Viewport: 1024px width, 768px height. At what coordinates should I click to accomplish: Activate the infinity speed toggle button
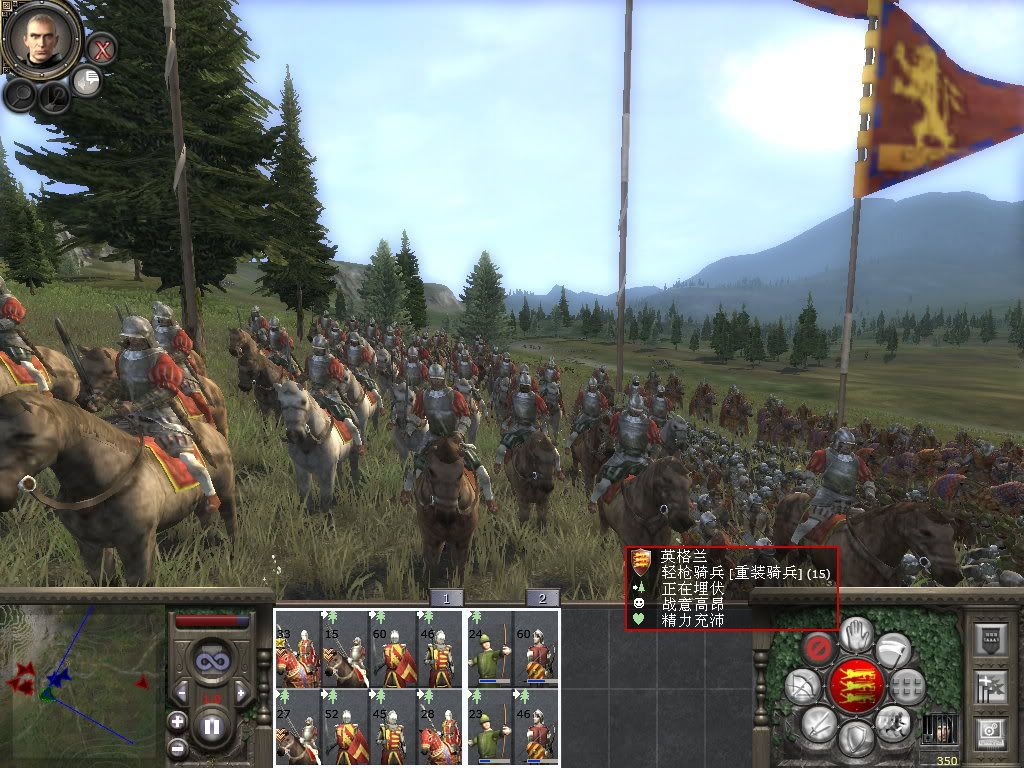(212, 660)
